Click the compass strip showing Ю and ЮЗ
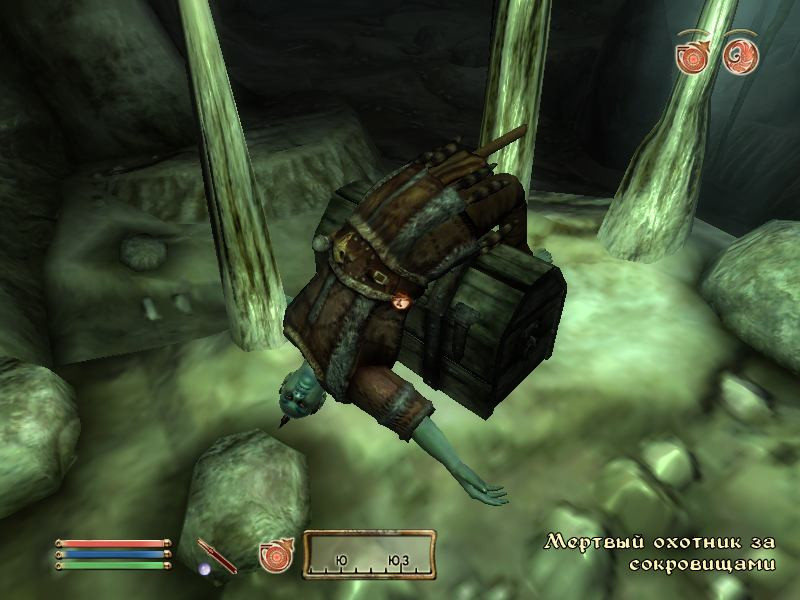Screen dimensions: 800x600 [369, 555]
